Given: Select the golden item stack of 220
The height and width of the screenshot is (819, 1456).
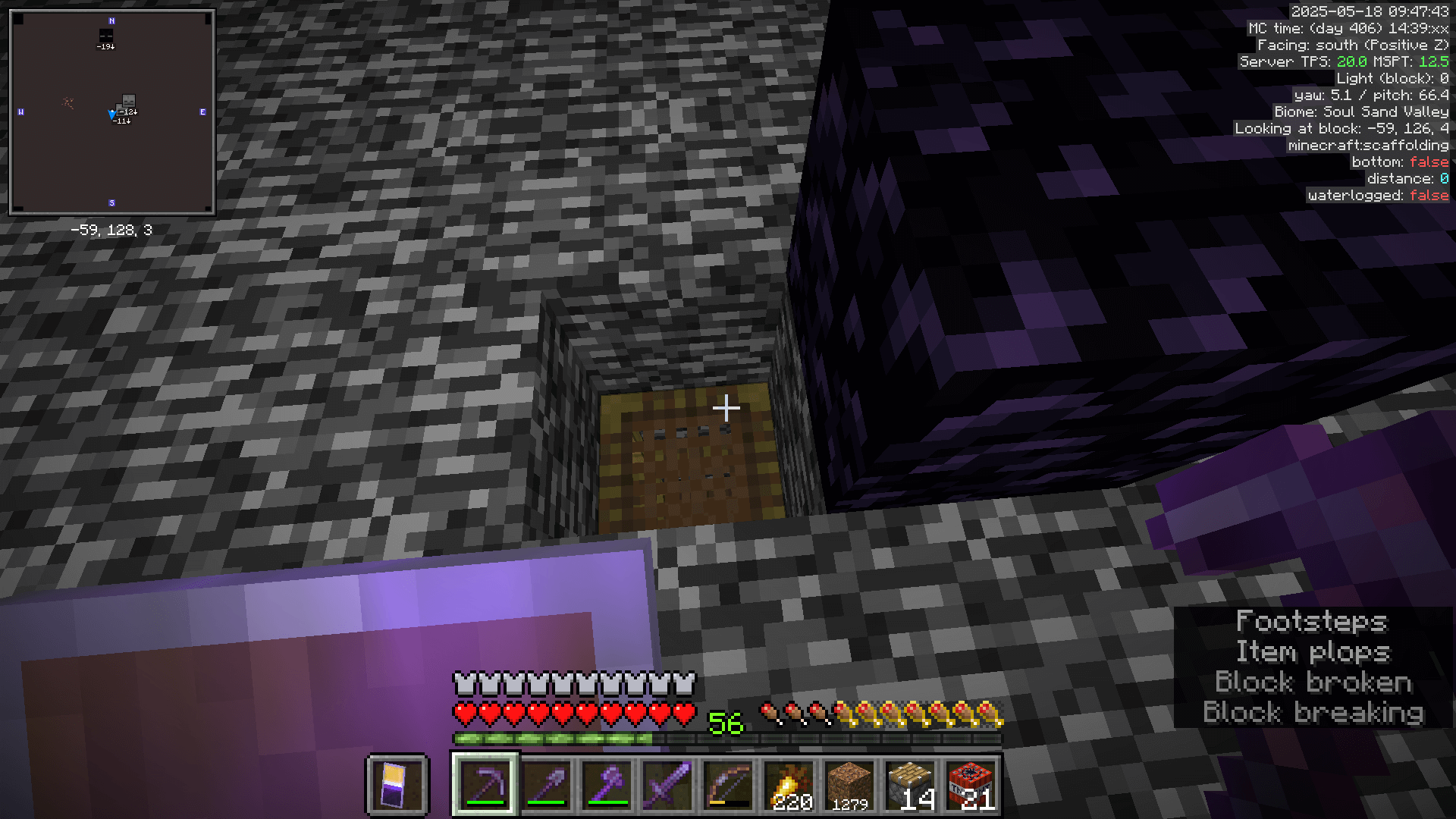Looking at the screenshot, I should pyautogui.click(x=790, y=785).
